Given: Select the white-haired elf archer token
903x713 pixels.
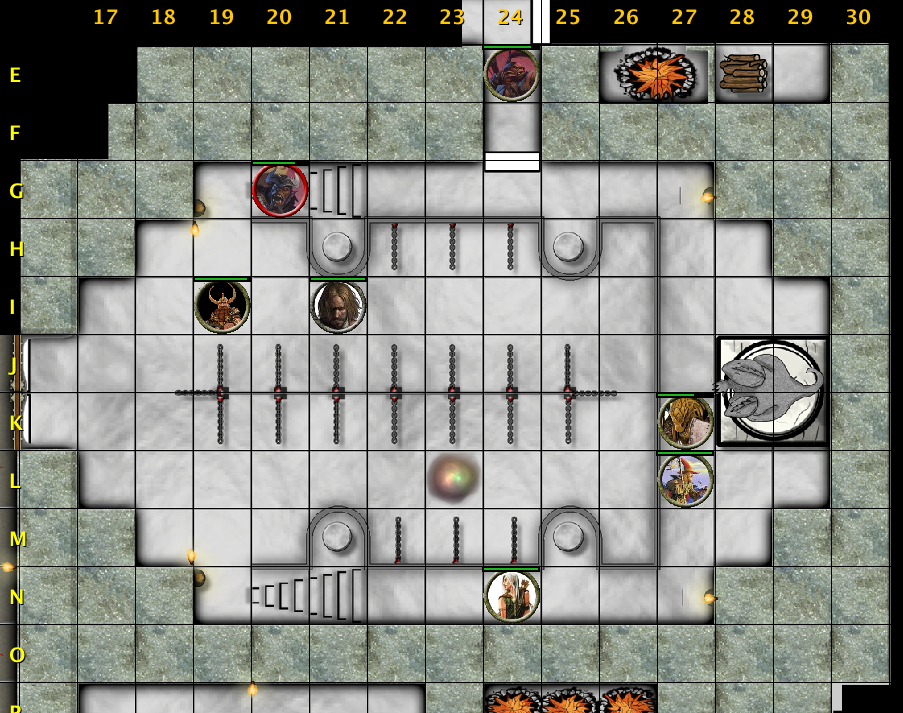Looking at the screenshot, I should click(511, 596).
